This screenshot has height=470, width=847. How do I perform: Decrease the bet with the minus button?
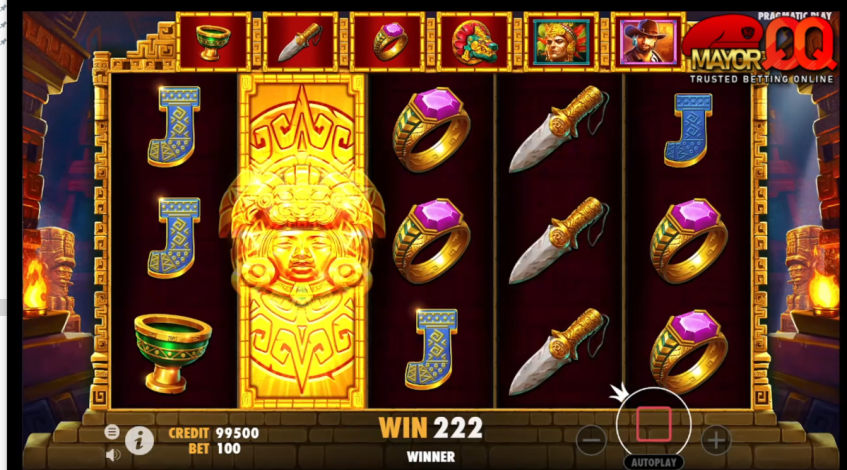(x=592, y=438)
